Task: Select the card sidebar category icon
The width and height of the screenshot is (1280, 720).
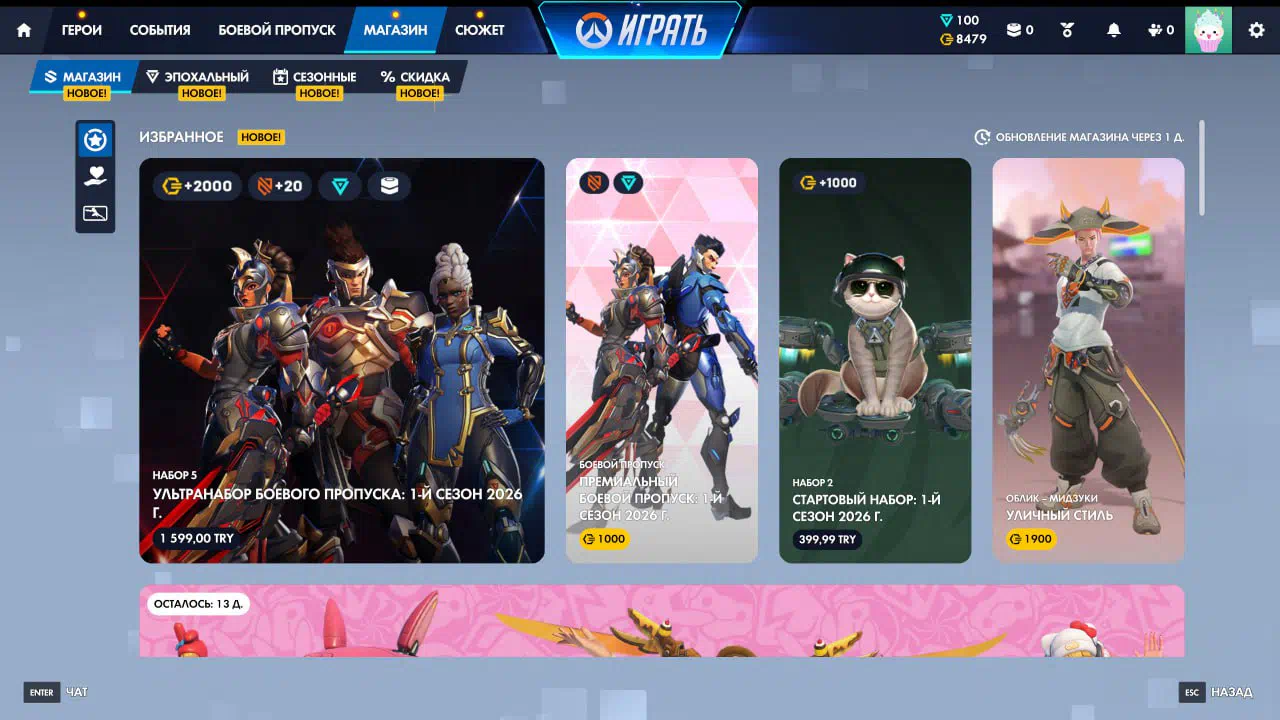Action: [95, 213]
